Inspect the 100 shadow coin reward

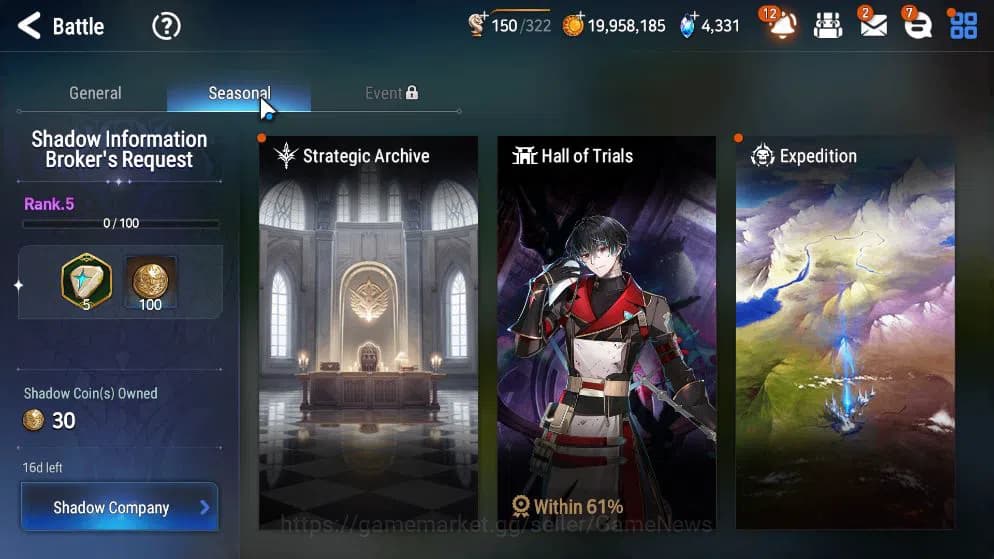pyautogui.click(x=150, y=283)
